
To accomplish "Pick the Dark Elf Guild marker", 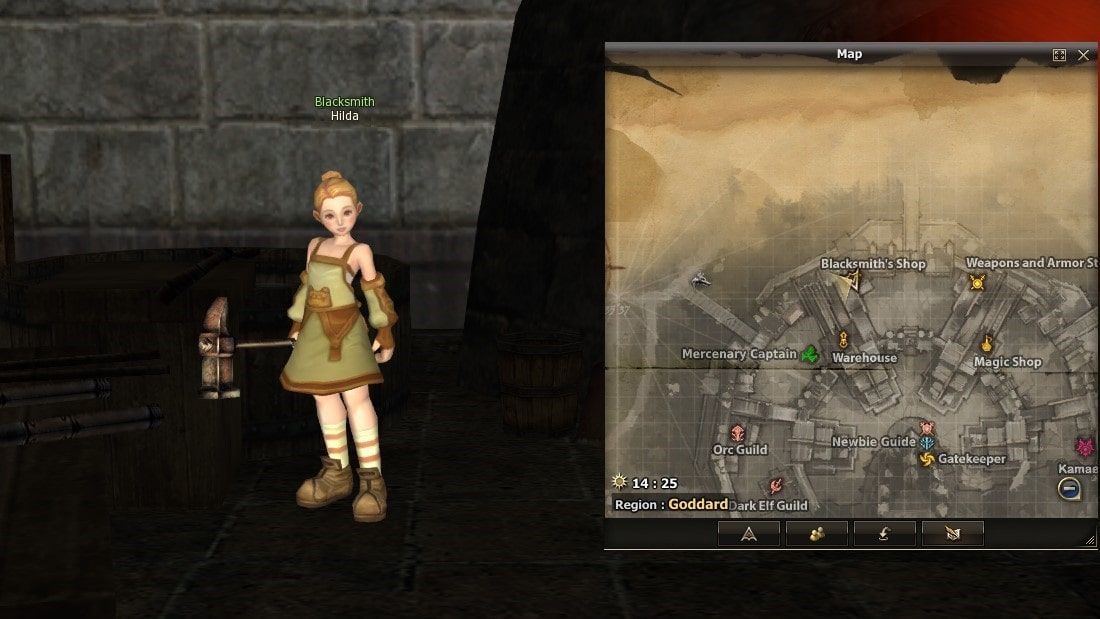I will click(775, 487).
